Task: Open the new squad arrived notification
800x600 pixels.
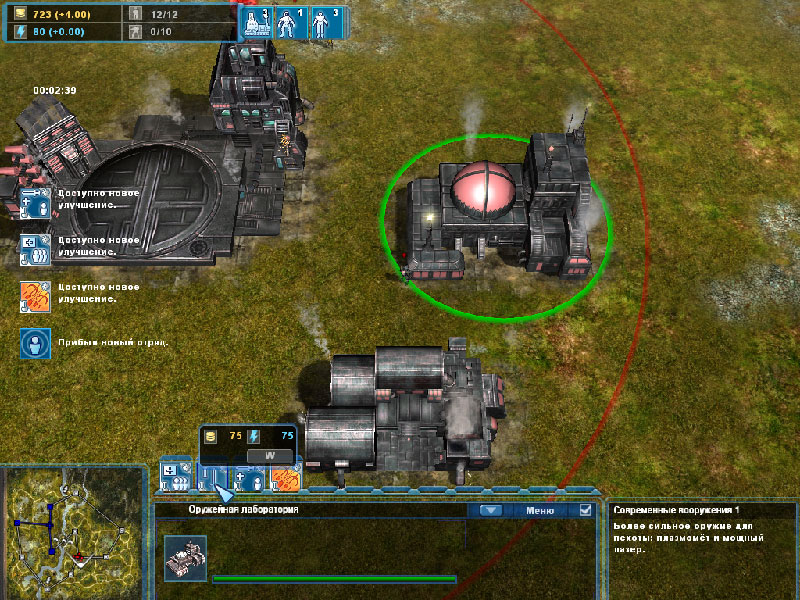Action: pyautogui.click(x=35, y=342)
